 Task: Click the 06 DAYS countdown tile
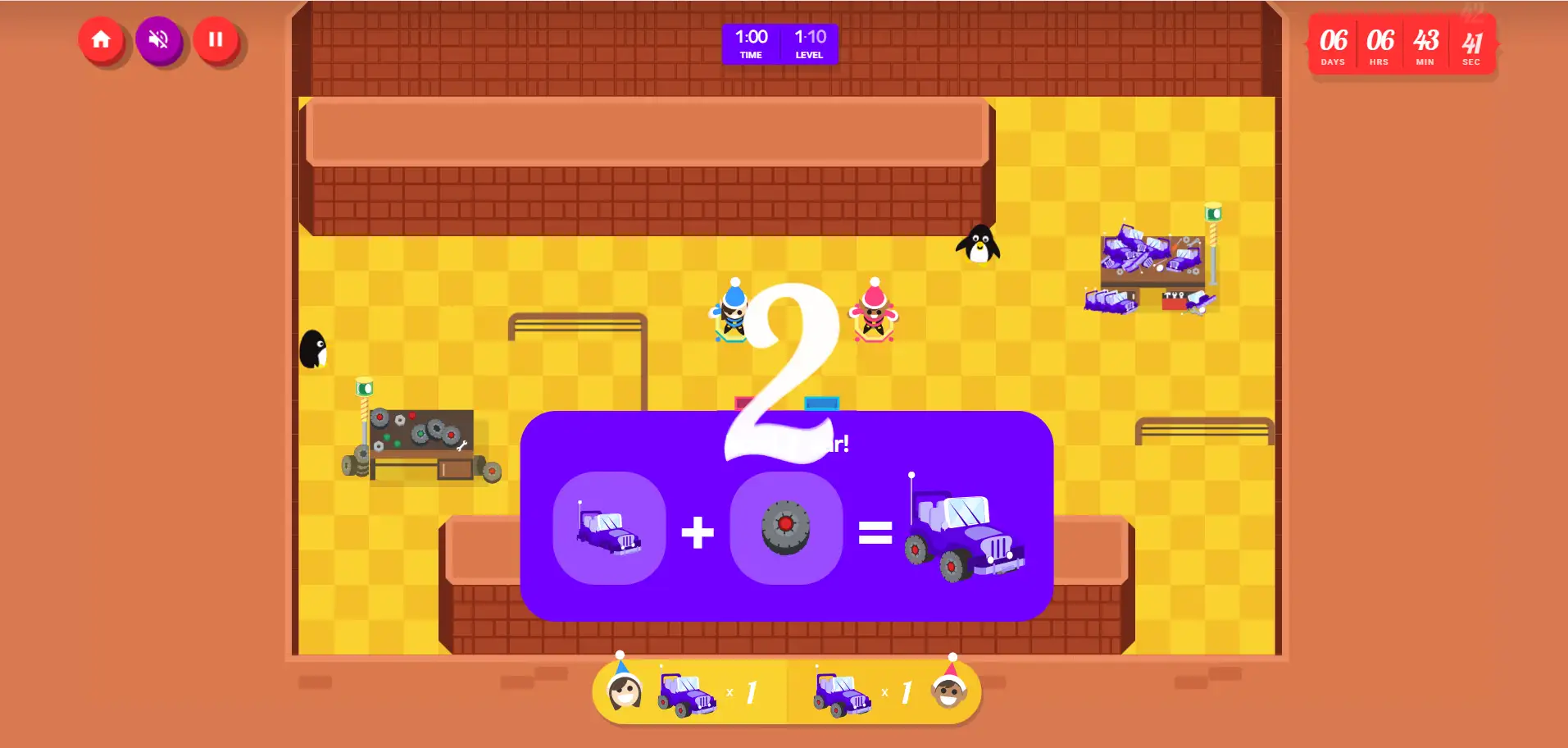[1333, 45]
